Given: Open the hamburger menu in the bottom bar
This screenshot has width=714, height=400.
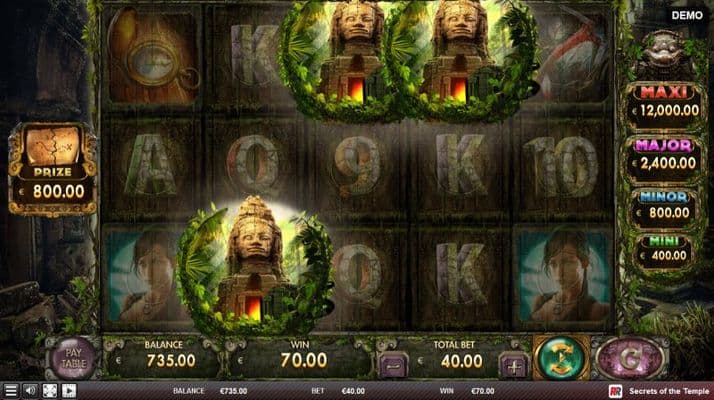Looking at the screenshot, I should 11,391.
